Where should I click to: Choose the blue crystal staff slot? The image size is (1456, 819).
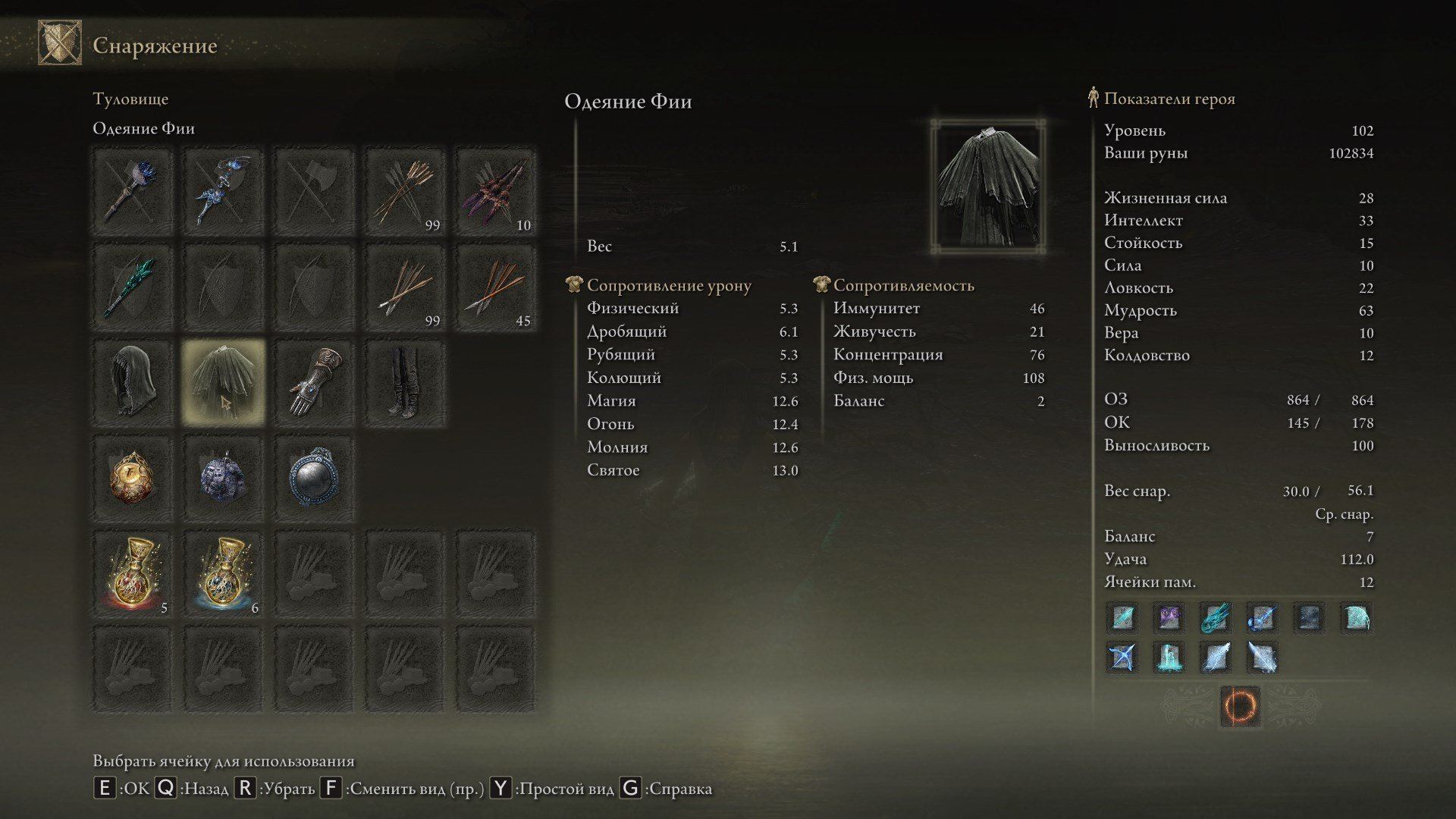click(x=223, y=190)
